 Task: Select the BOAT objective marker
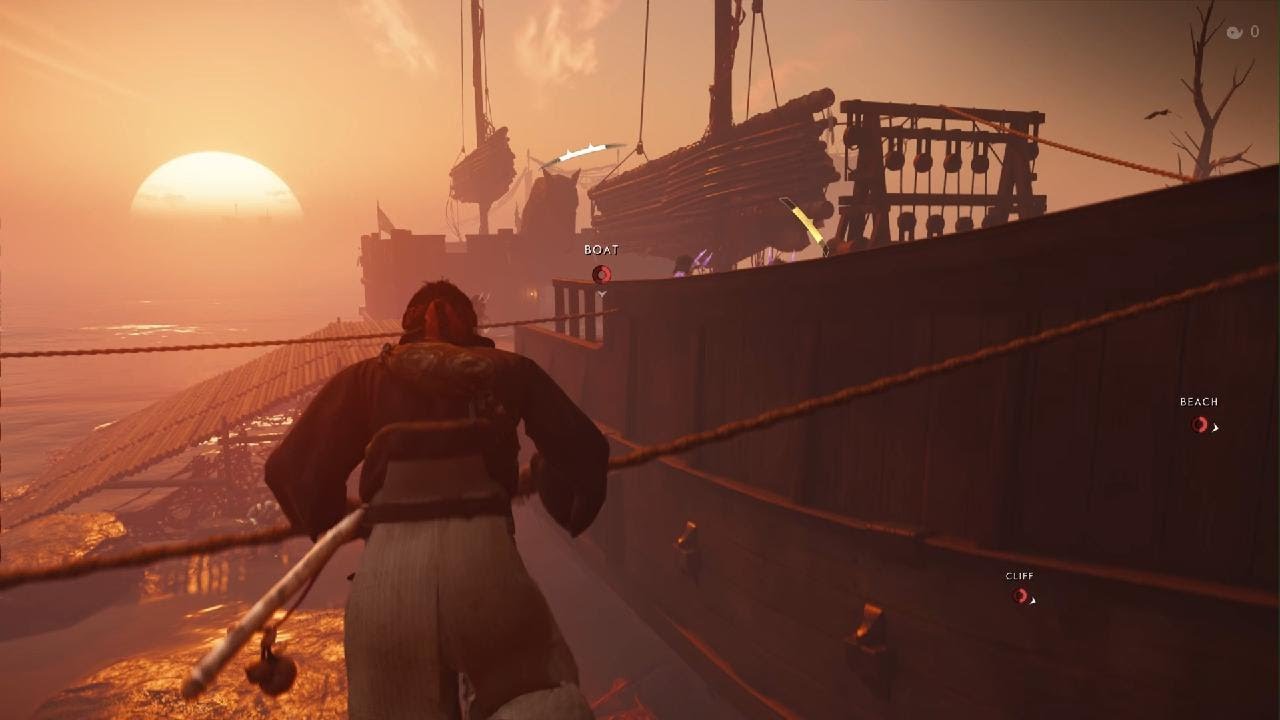pyautogui.click(x=601, y=274)
